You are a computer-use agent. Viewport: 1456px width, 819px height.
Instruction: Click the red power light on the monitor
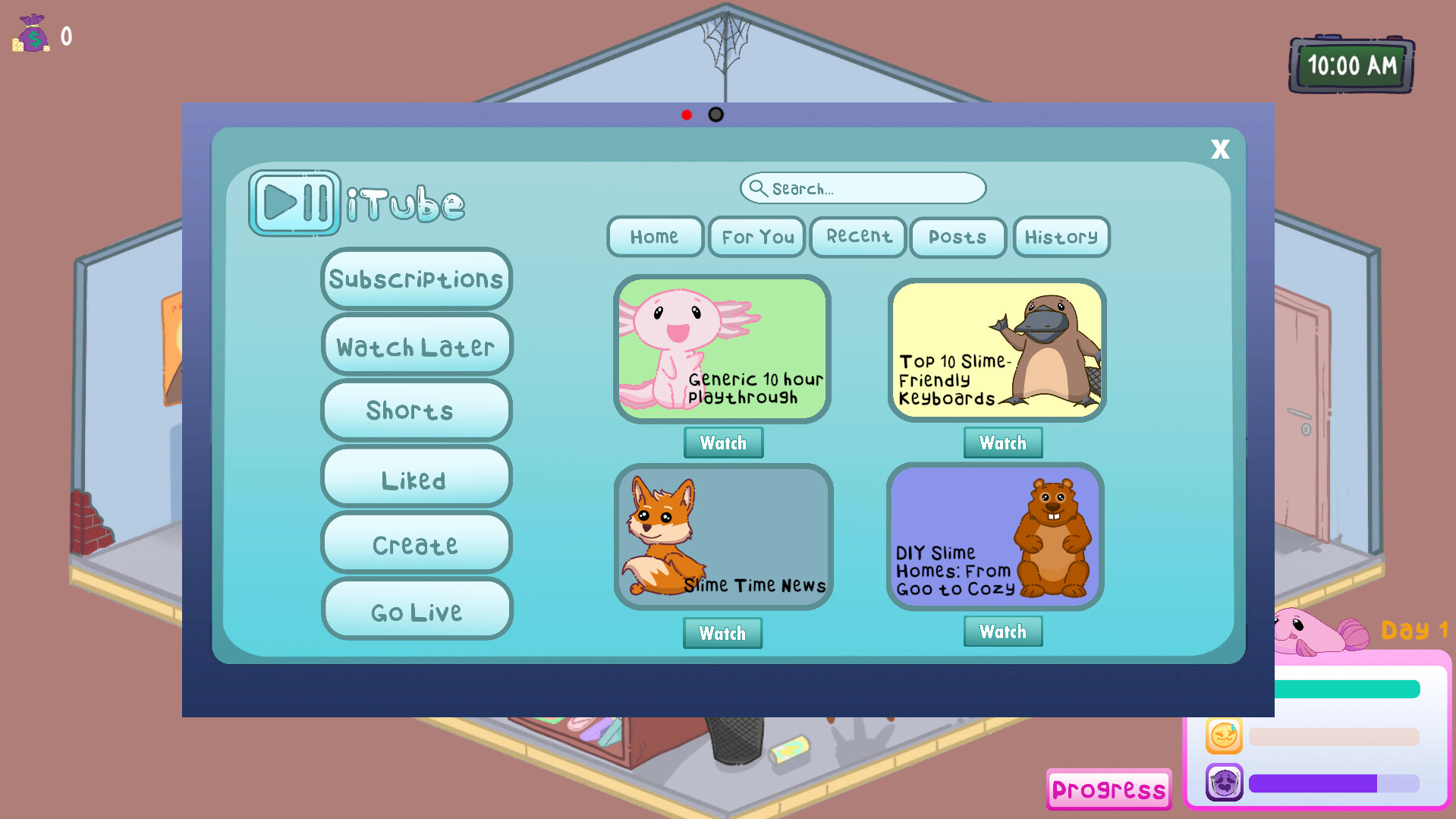687,115
